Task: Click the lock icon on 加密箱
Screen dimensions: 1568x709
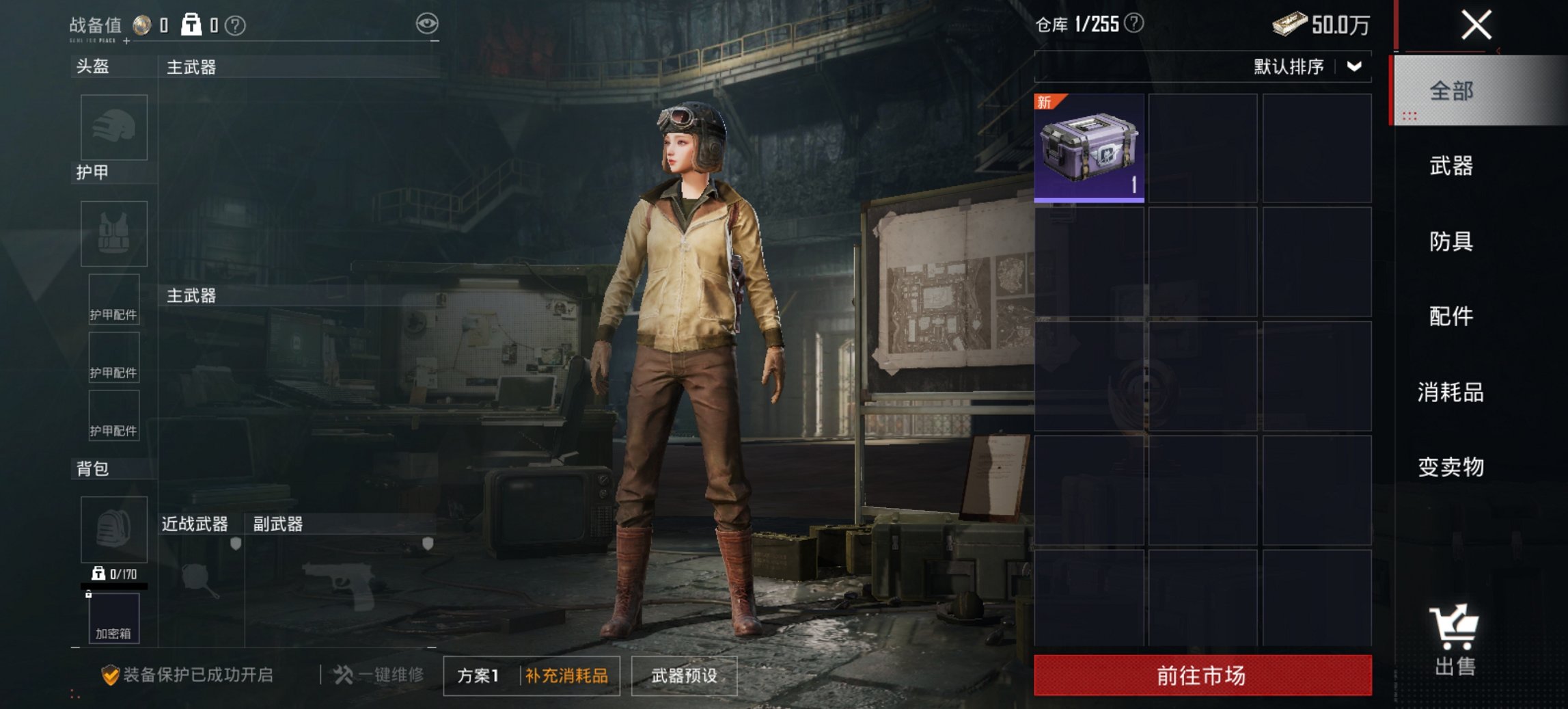Action: (x=89, y=594)
